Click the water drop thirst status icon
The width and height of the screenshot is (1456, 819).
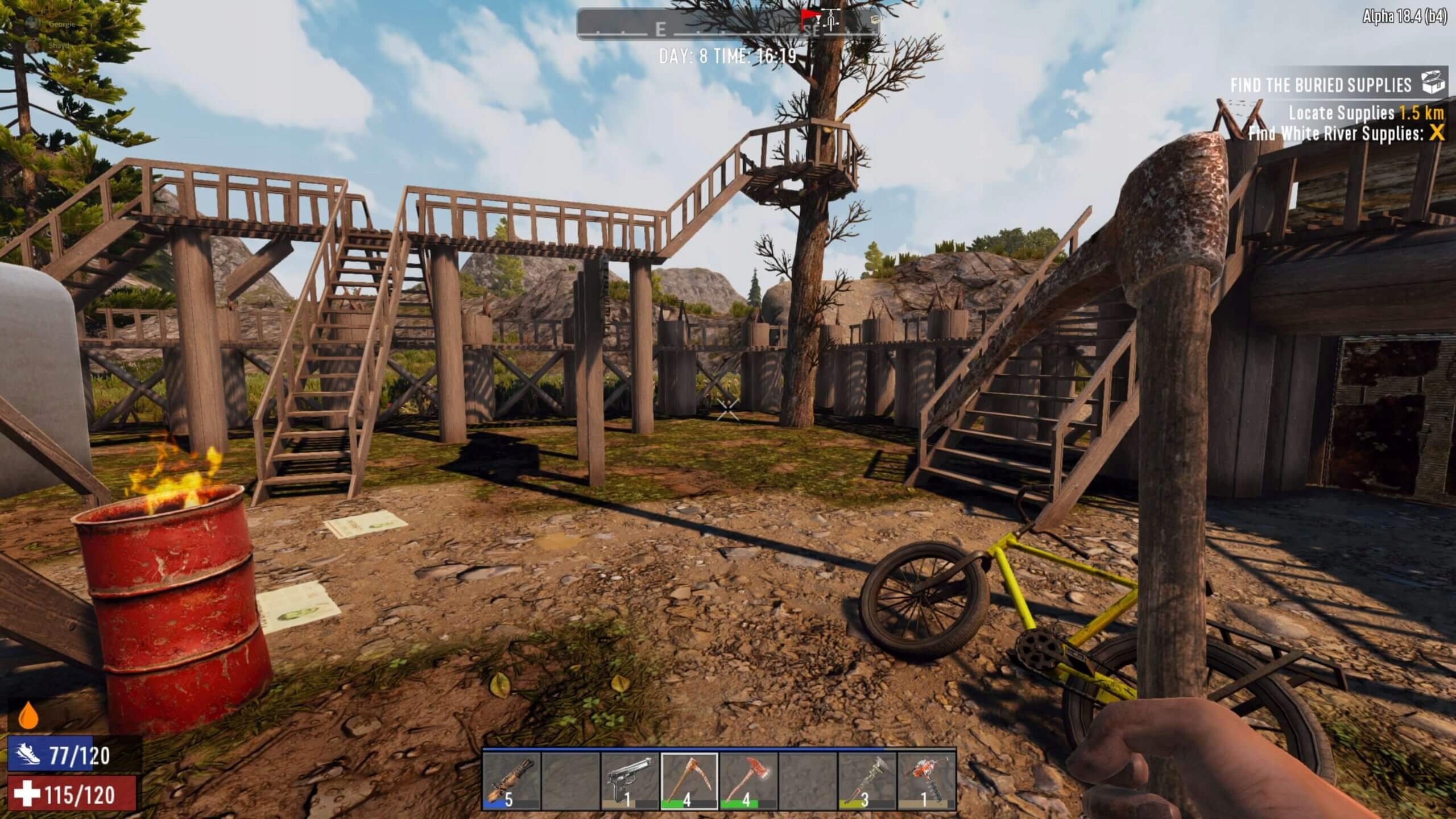pos(27,717)
